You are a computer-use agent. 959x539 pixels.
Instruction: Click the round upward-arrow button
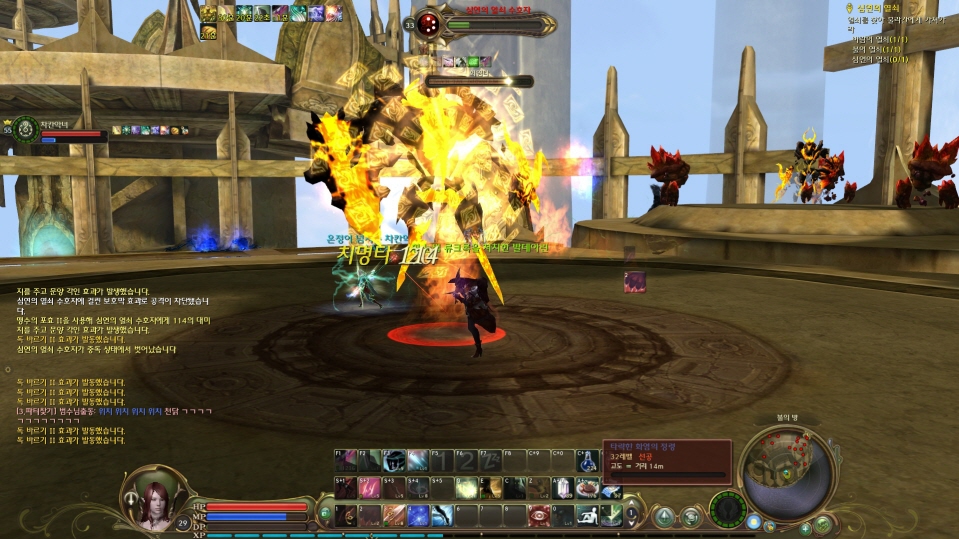(663, 516)
